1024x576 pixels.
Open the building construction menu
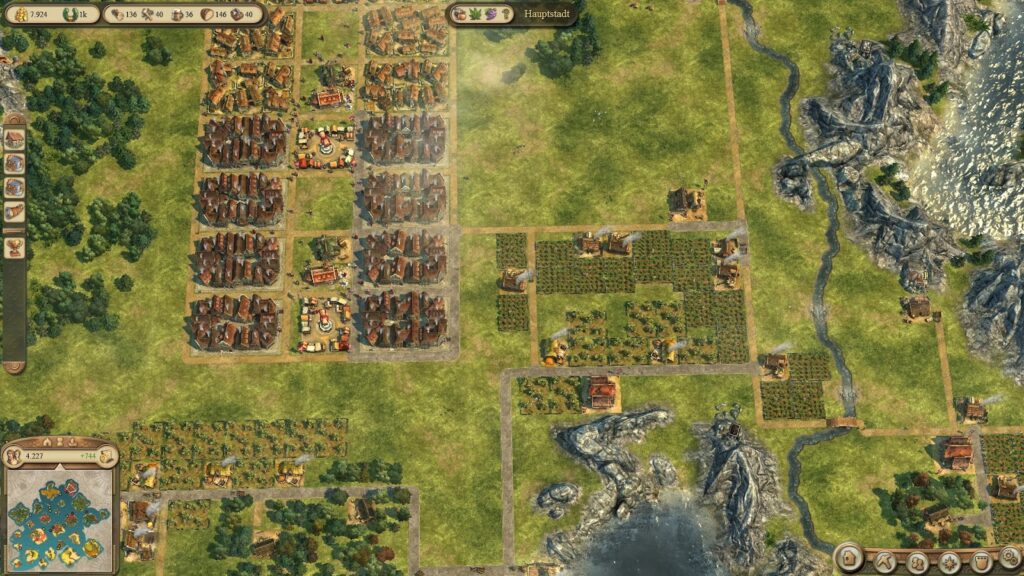[849, 557]
